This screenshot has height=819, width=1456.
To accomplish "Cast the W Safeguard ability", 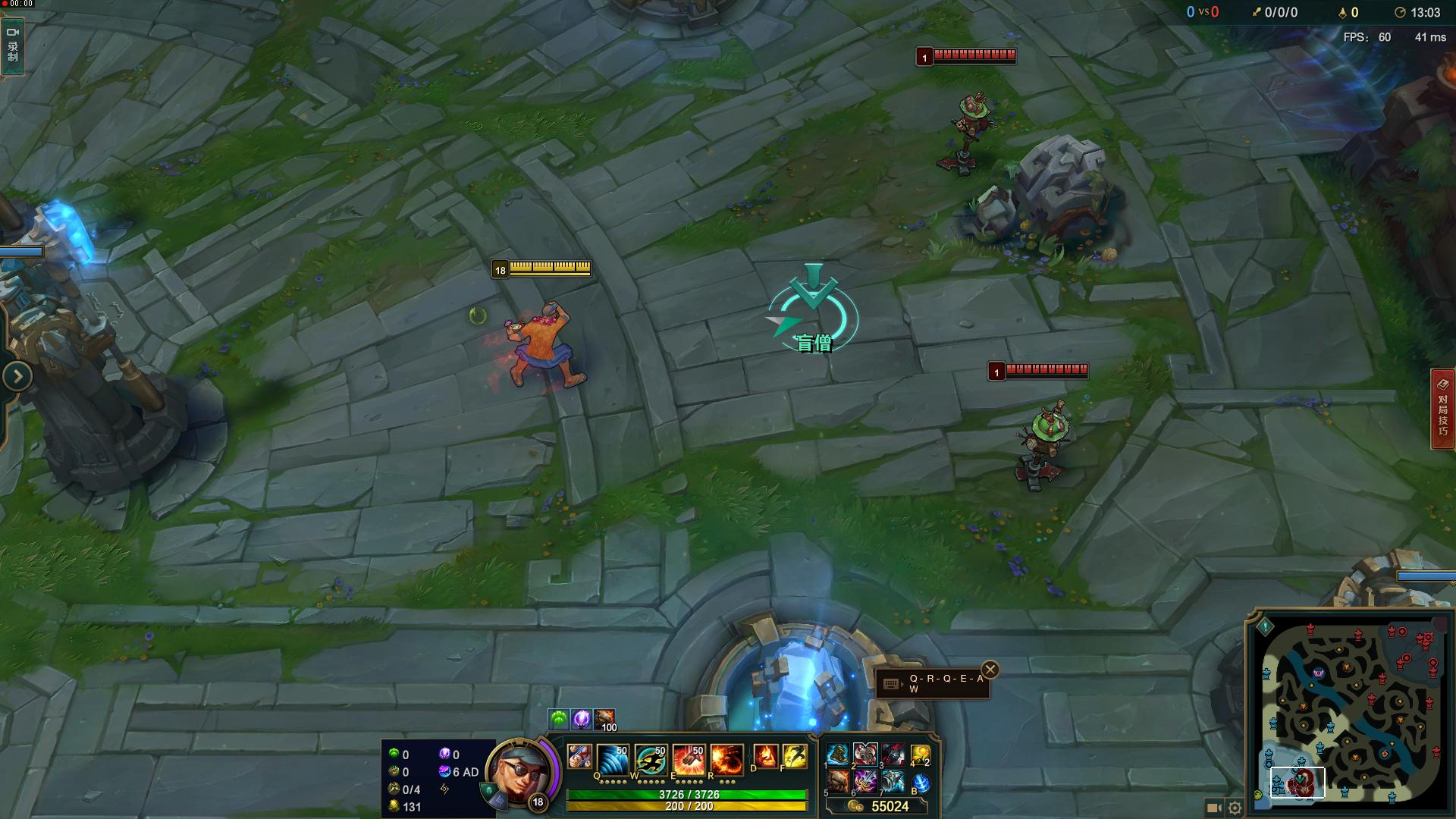I will [x=650, y=758].
